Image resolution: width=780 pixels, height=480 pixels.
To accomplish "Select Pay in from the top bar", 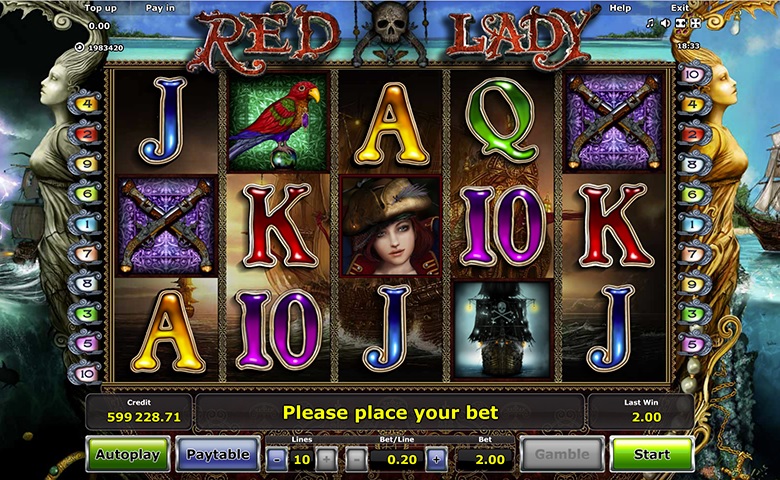I will tap(160, 8).
